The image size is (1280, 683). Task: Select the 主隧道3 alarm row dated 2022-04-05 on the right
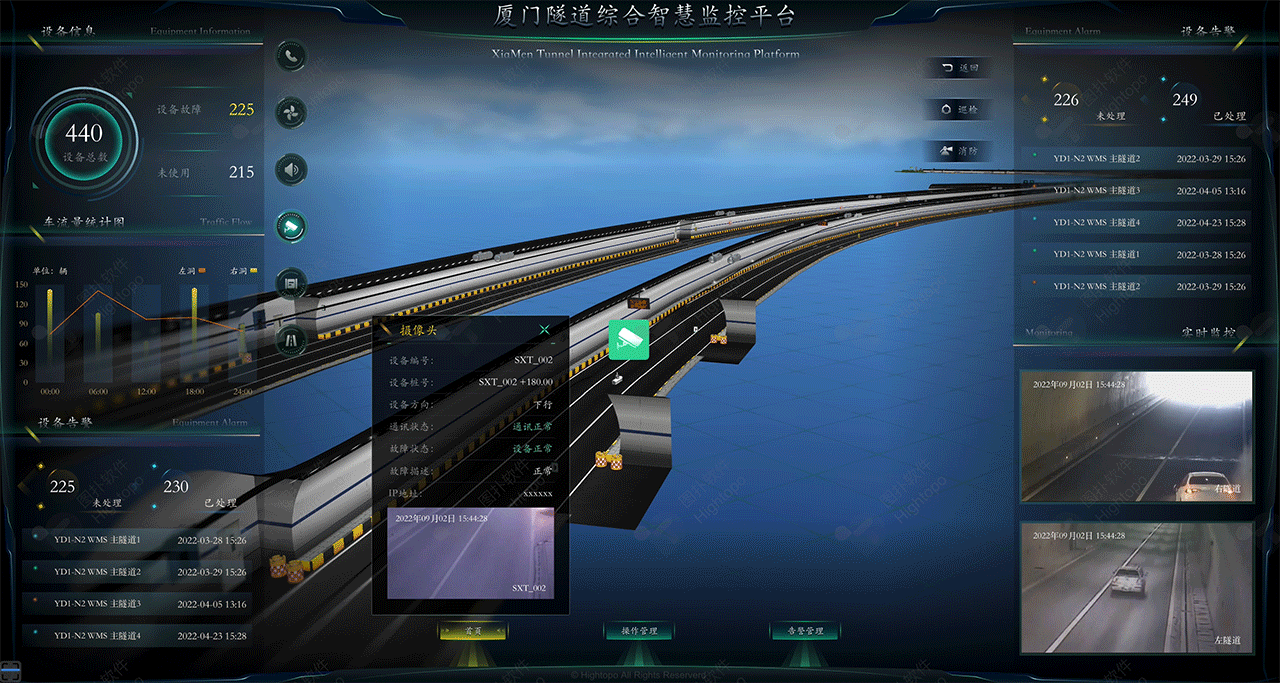(1136, 191)
